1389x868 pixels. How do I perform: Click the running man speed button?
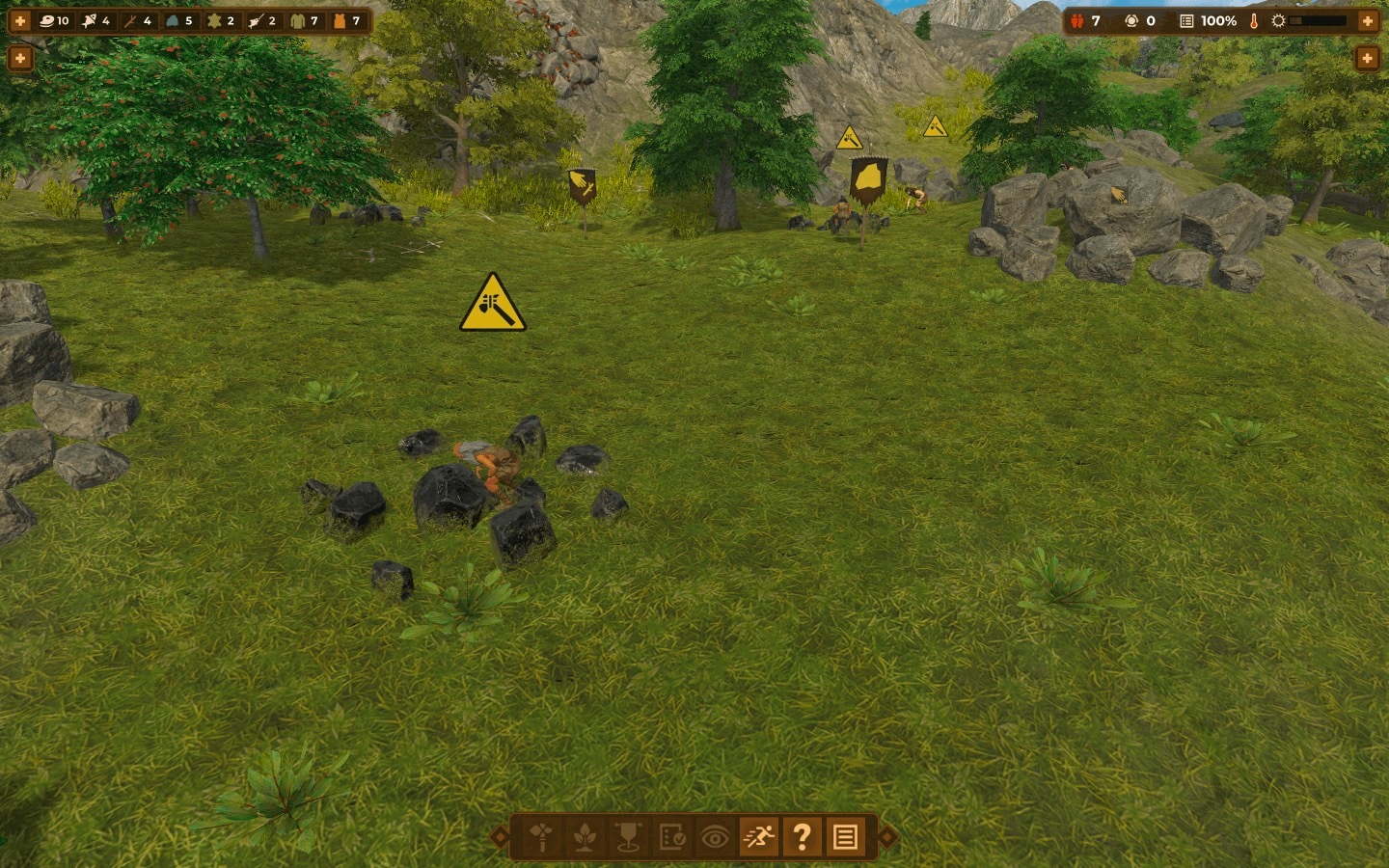pyautogui.click(x=758, y=837)
